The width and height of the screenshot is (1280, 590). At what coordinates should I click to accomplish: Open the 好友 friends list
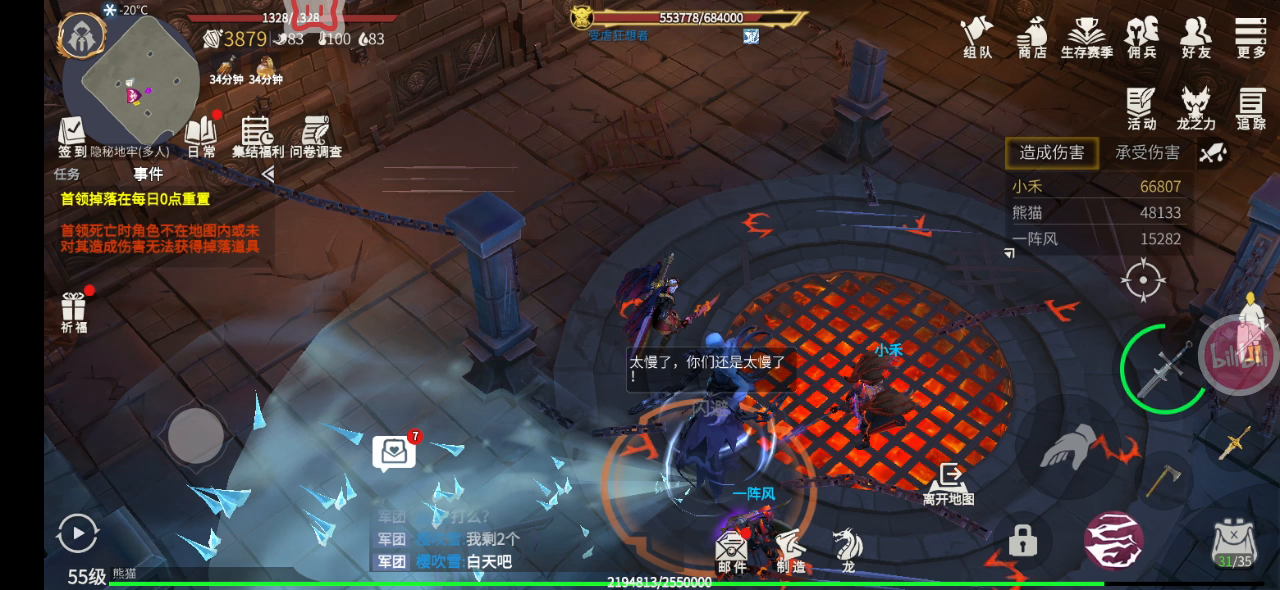(x=1196, y=37)
